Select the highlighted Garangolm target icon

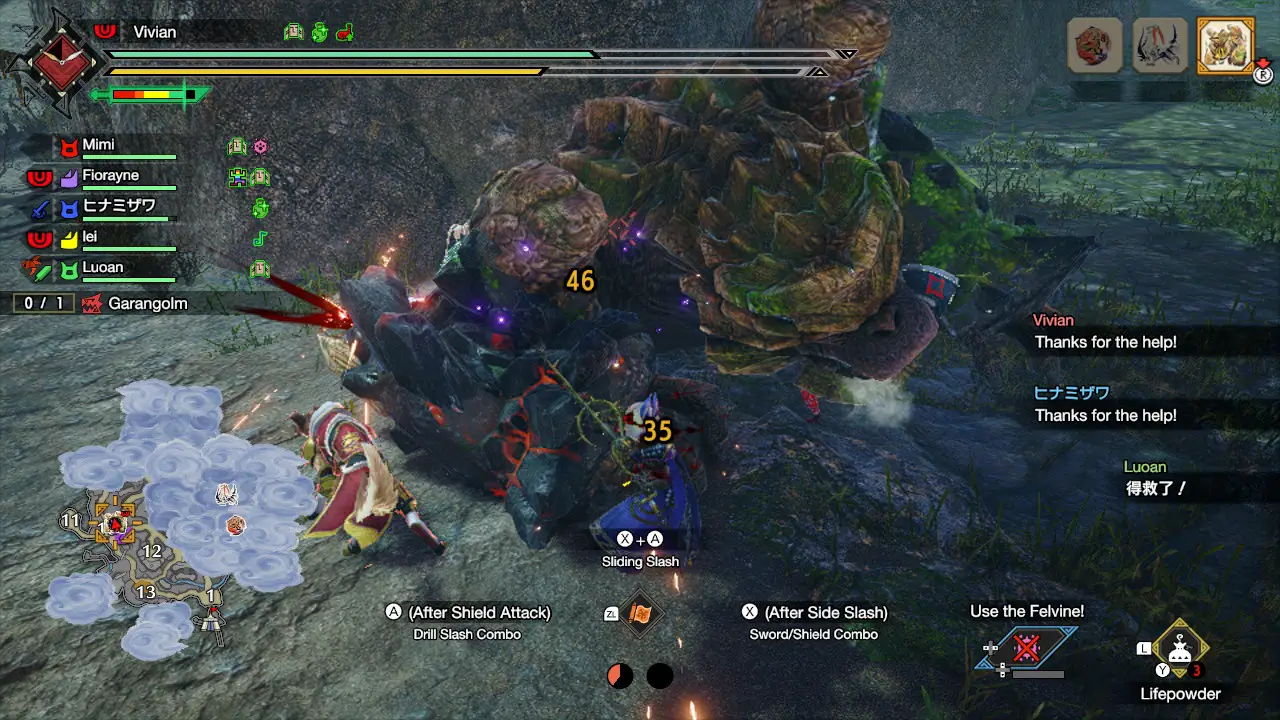click(x=1224, y=46)
